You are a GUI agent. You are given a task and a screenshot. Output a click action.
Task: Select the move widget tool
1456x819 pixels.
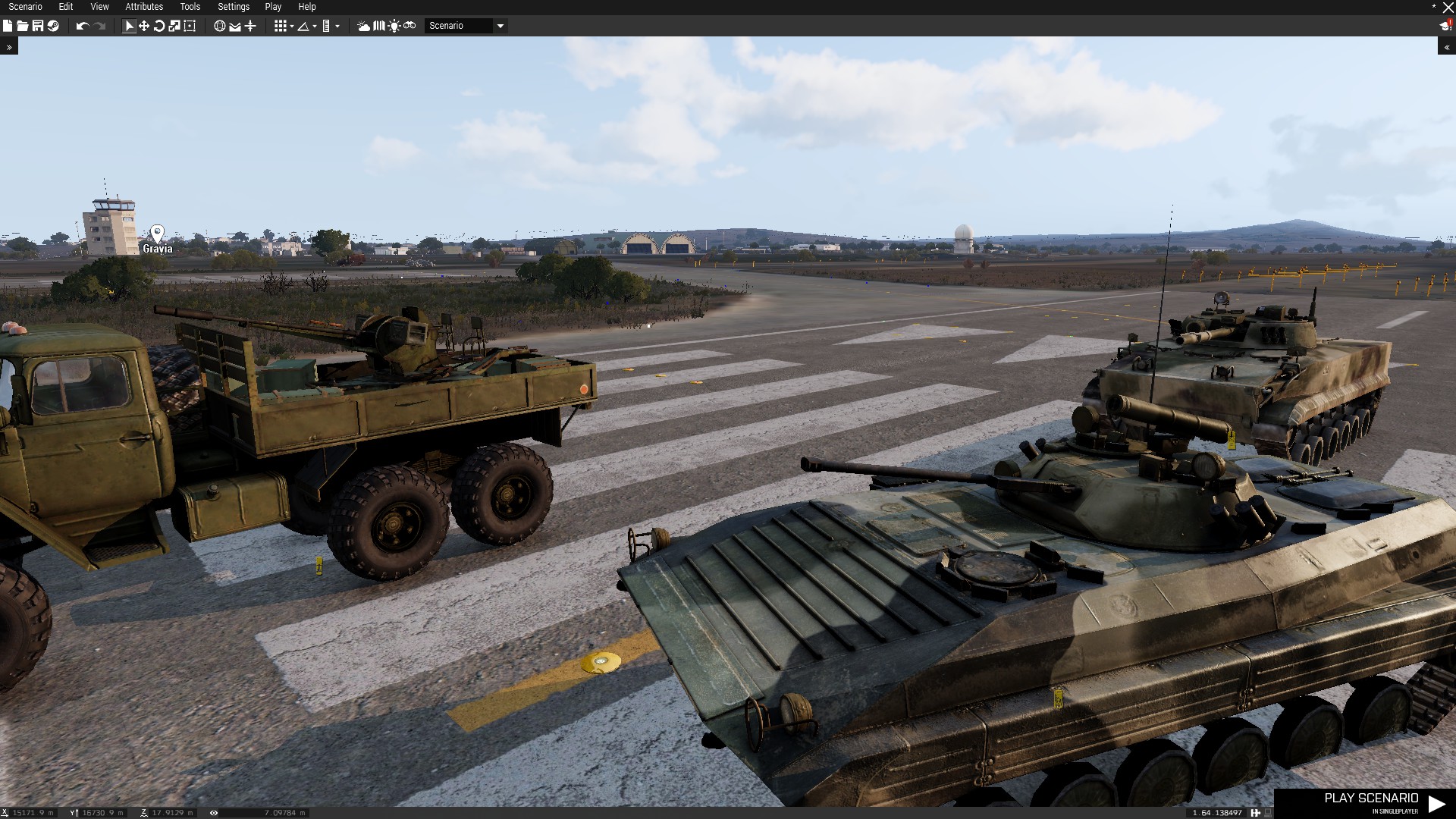(143, 26)
